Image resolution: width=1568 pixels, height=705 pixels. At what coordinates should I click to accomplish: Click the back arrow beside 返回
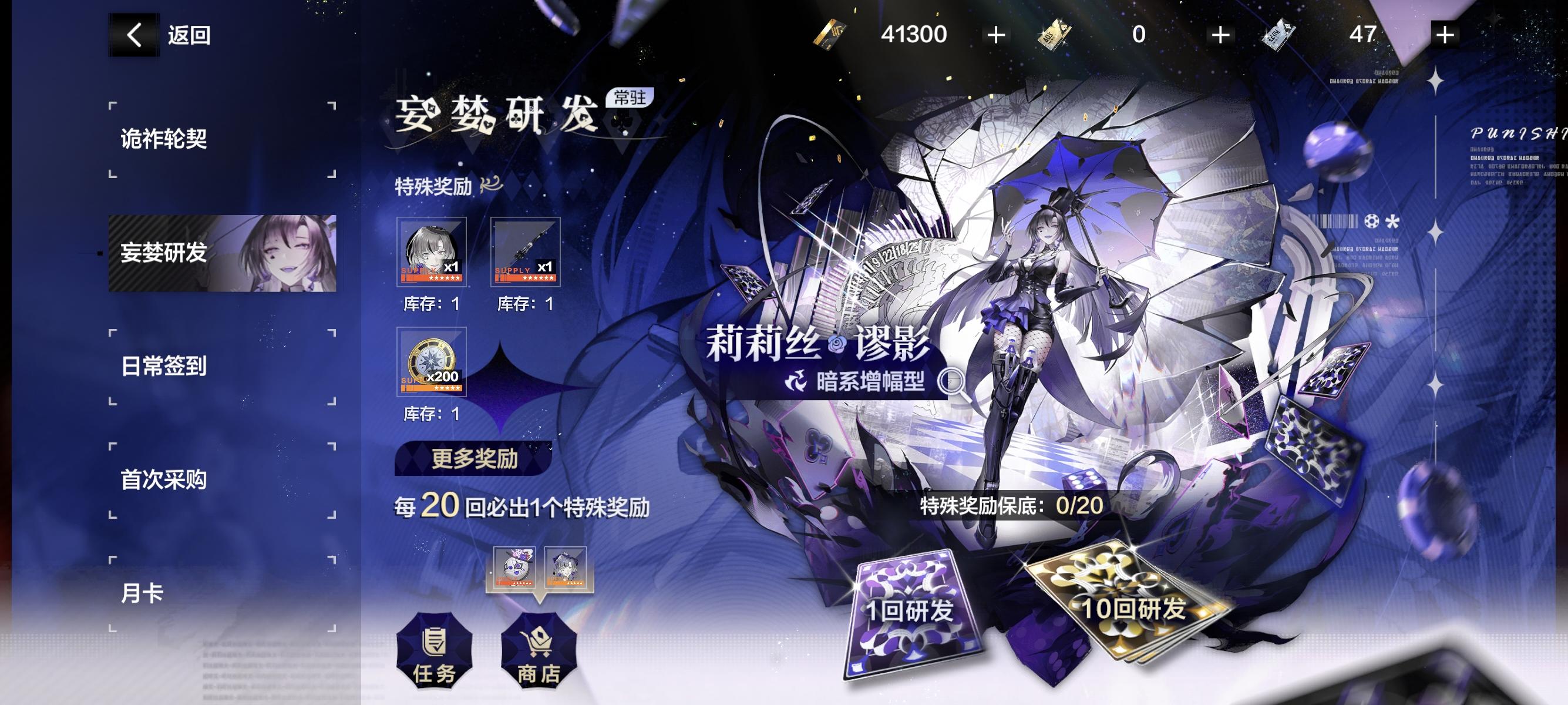133,35
